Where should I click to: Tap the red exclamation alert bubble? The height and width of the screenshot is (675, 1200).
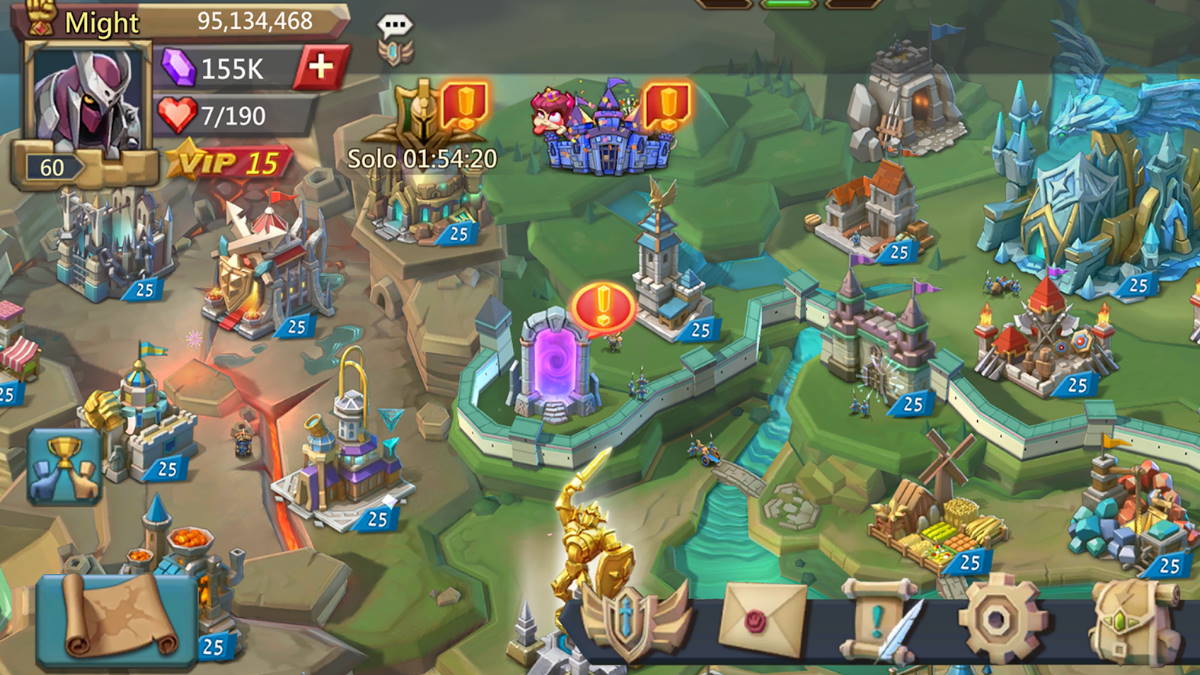coord(604,307)
